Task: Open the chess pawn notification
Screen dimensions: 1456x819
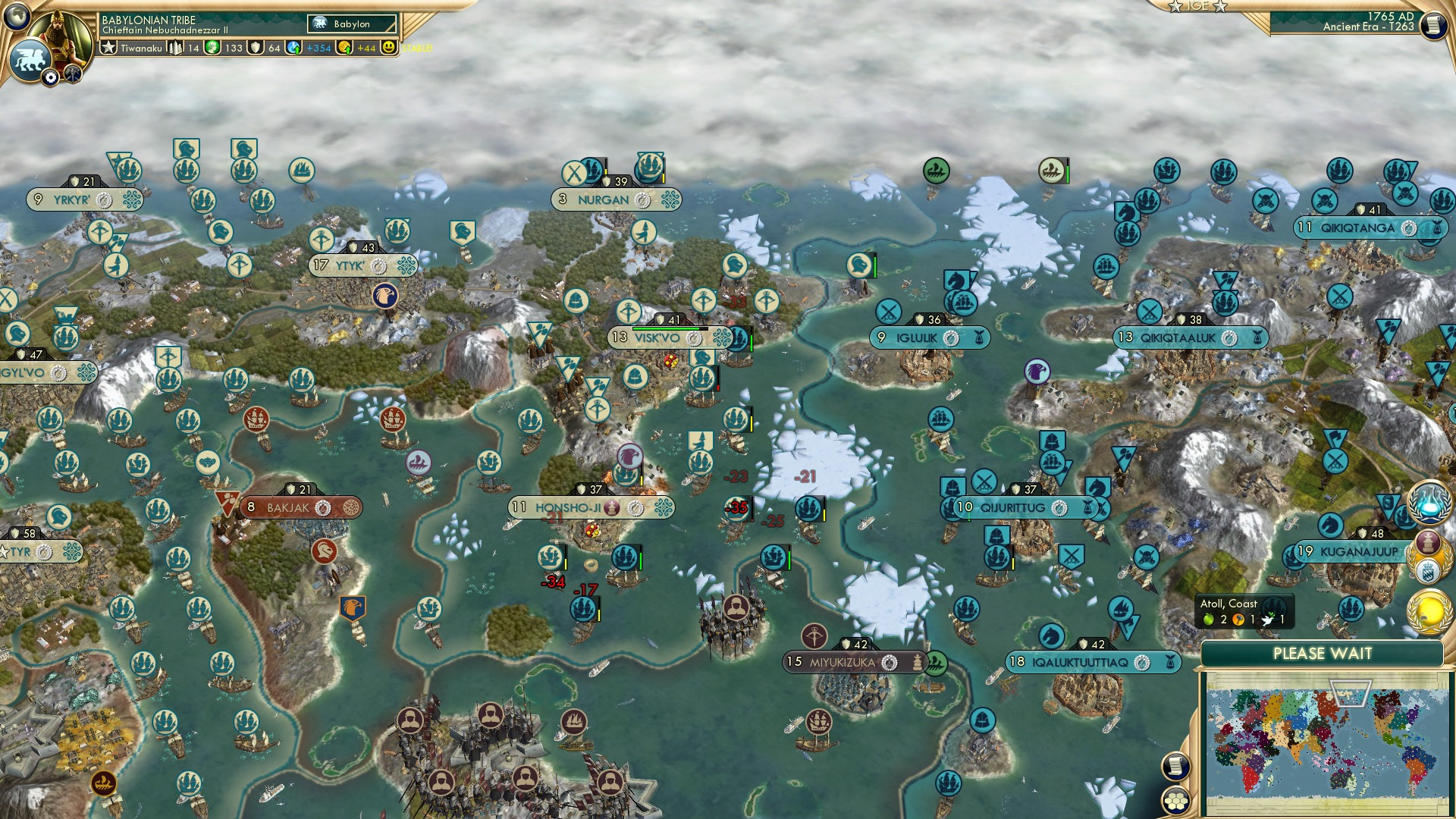Action: coord(1429,542)
